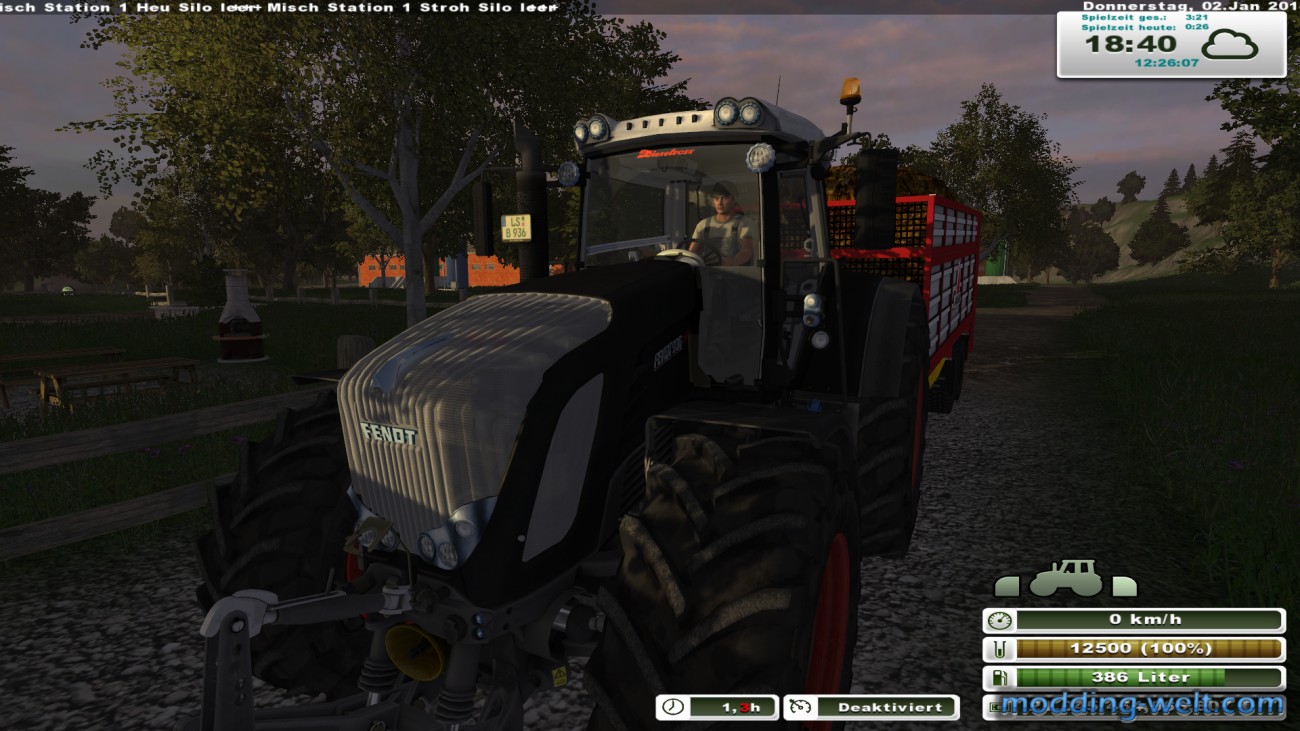Expand the weather forecast panel

1232,45
